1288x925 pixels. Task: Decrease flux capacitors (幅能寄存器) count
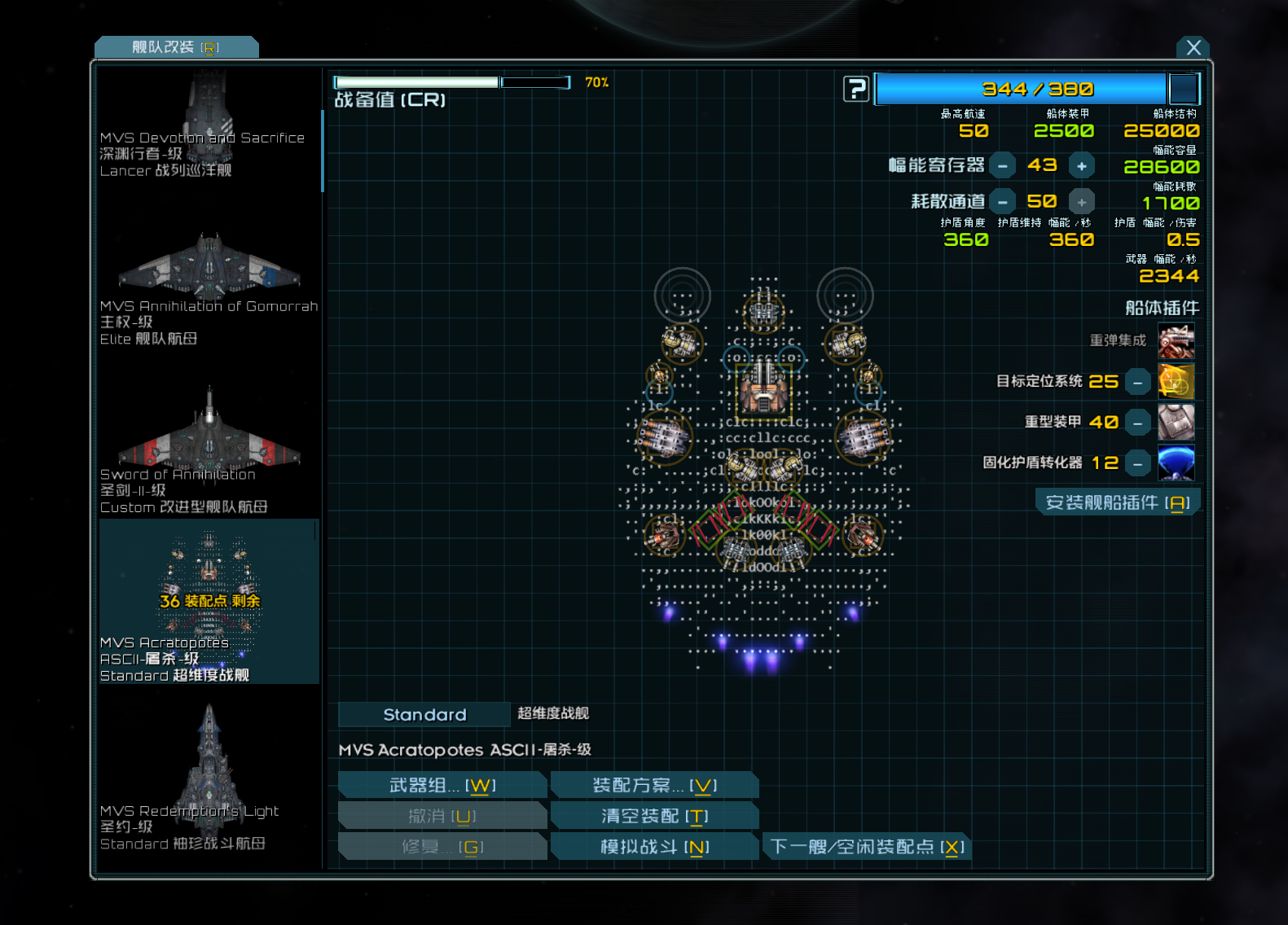1003,166
